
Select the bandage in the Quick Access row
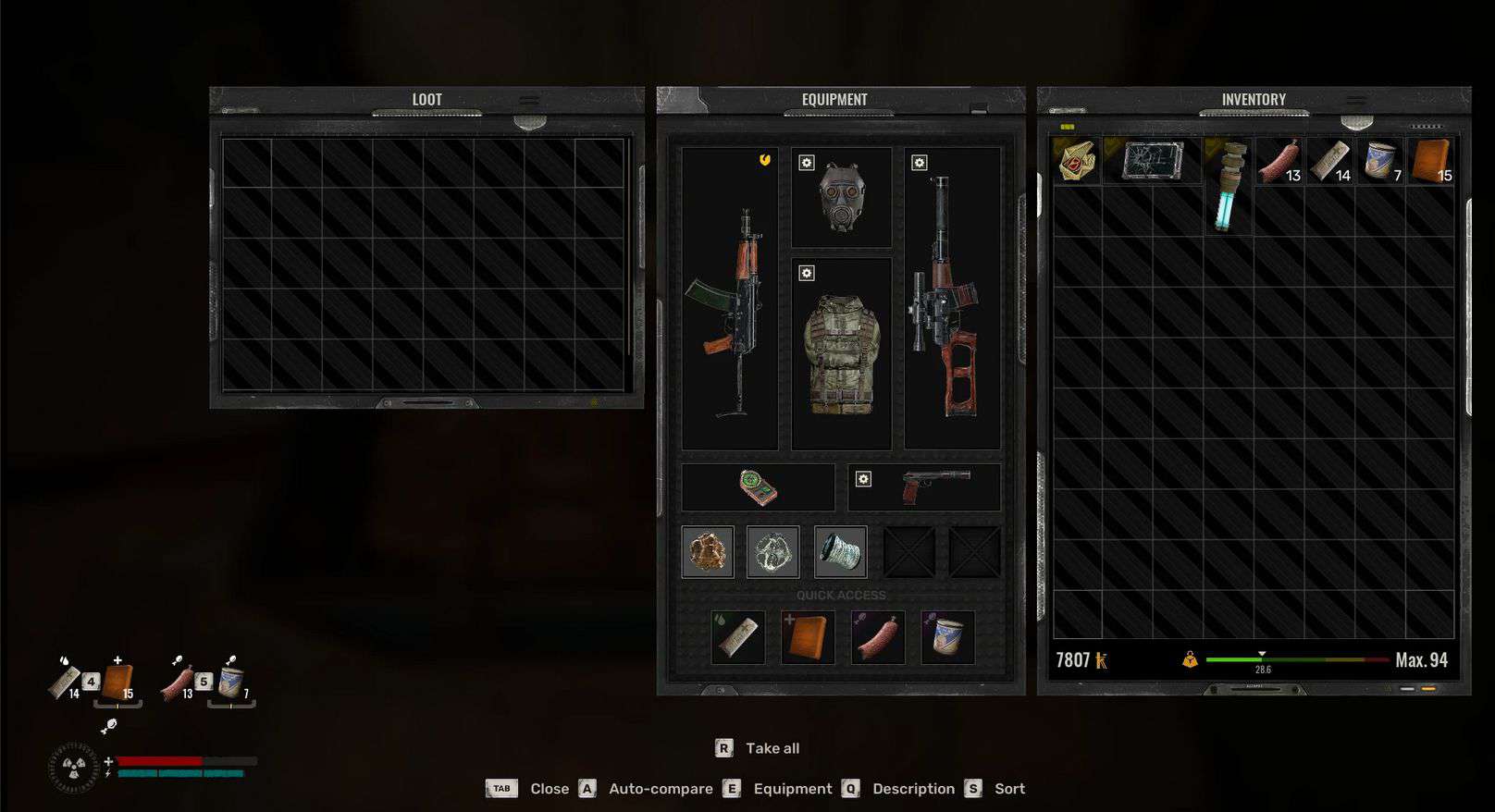click(738, 637)
